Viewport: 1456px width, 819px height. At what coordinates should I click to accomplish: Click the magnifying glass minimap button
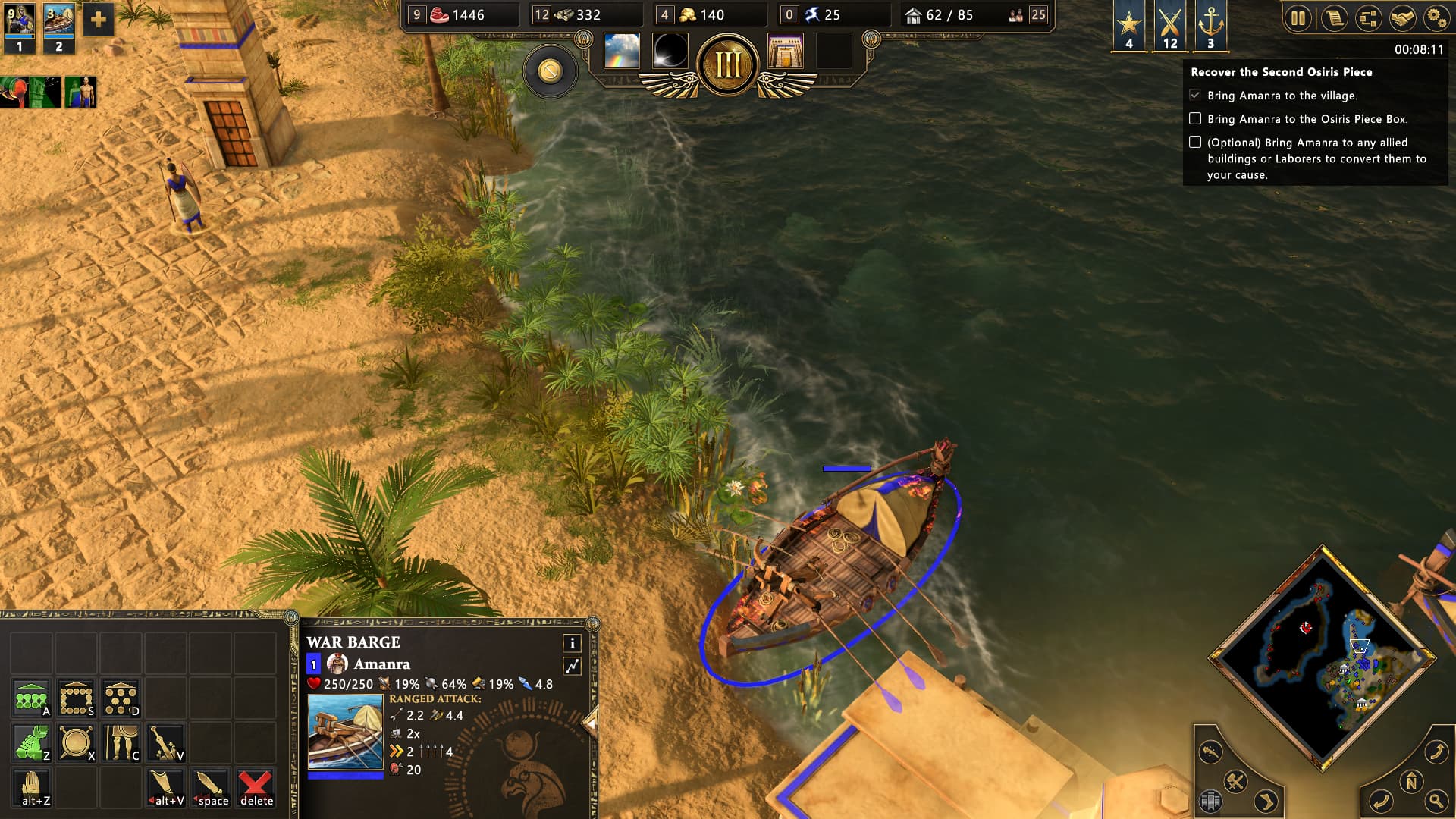point(1436,801)
